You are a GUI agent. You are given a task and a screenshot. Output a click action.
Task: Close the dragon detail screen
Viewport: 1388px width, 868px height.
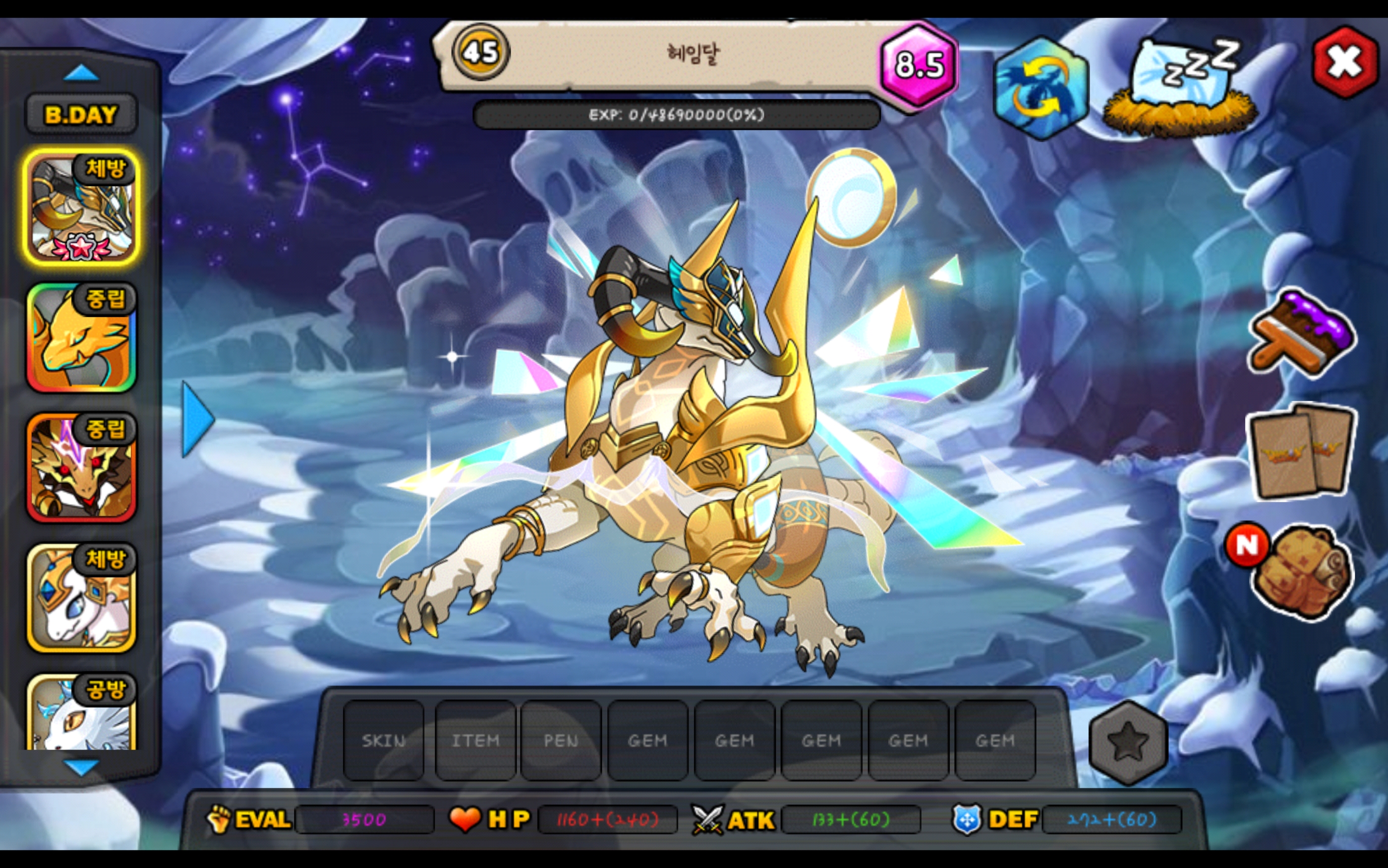[1345, 62]
